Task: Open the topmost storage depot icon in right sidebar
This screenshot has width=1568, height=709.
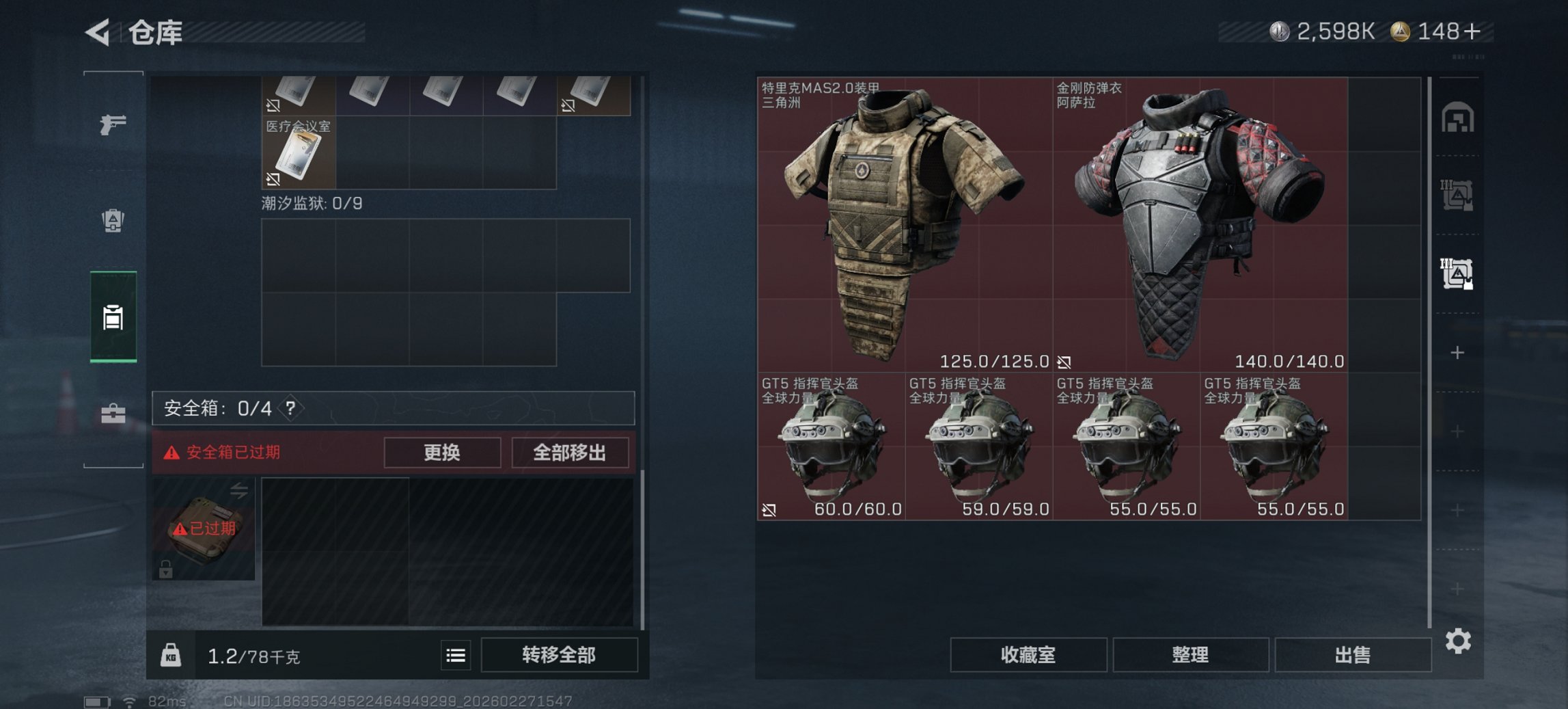Action: pyautogui.click(x=1459, y=117)
